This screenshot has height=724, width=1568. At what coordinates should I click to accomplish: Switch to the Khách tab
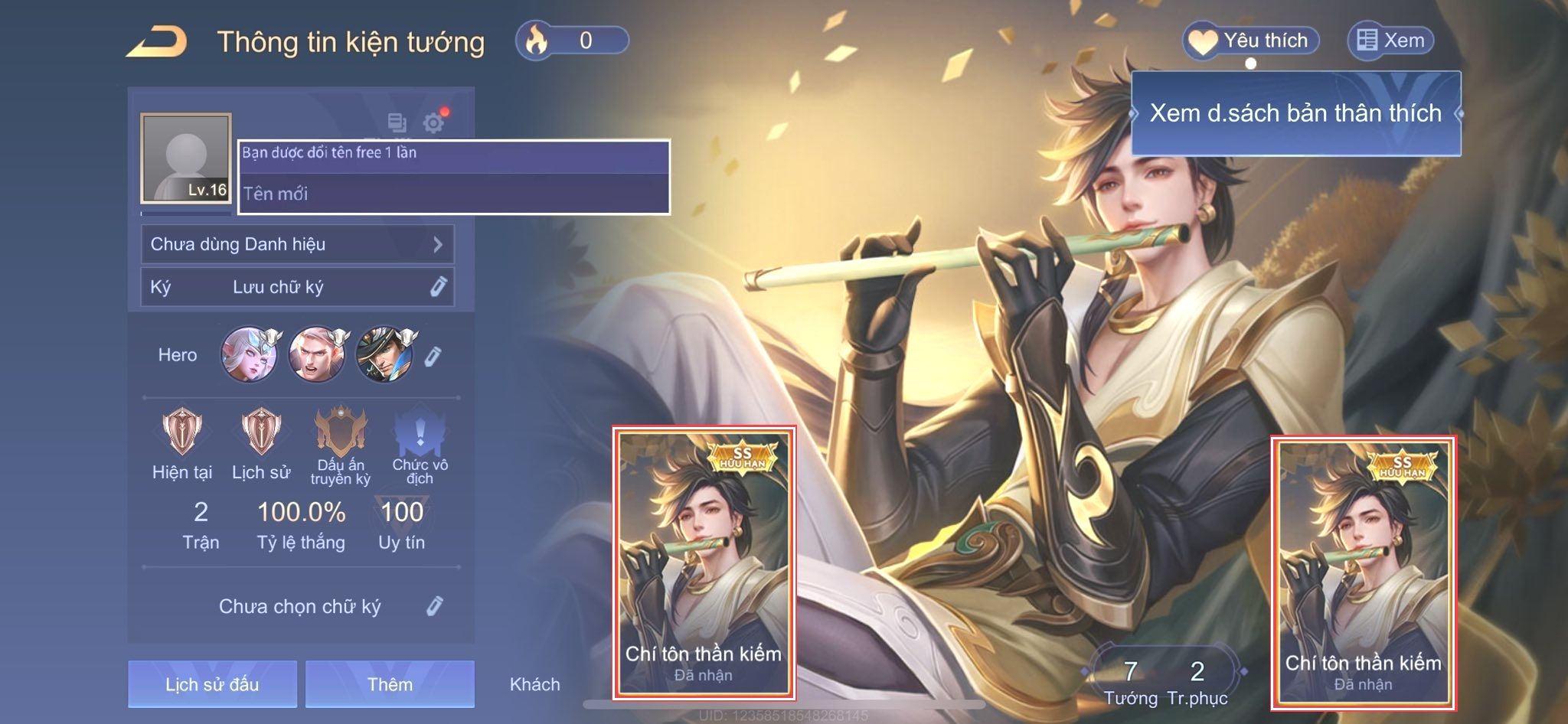(534, 684)
